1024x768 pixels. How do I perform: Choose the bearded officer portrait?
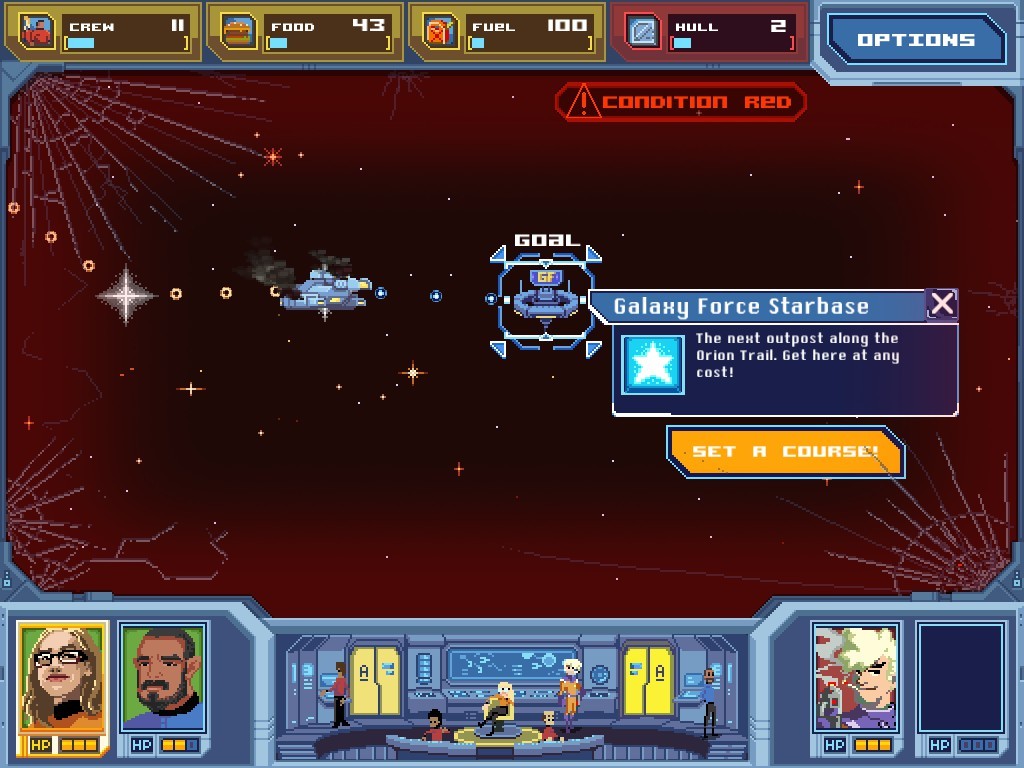(x=163, y=677)
